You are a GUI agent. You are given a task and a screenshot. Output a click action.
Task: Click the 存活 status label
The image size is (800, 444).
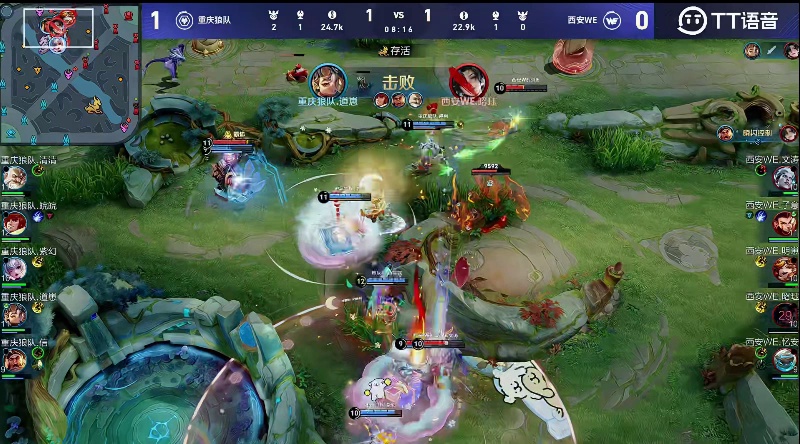[398, 50]
